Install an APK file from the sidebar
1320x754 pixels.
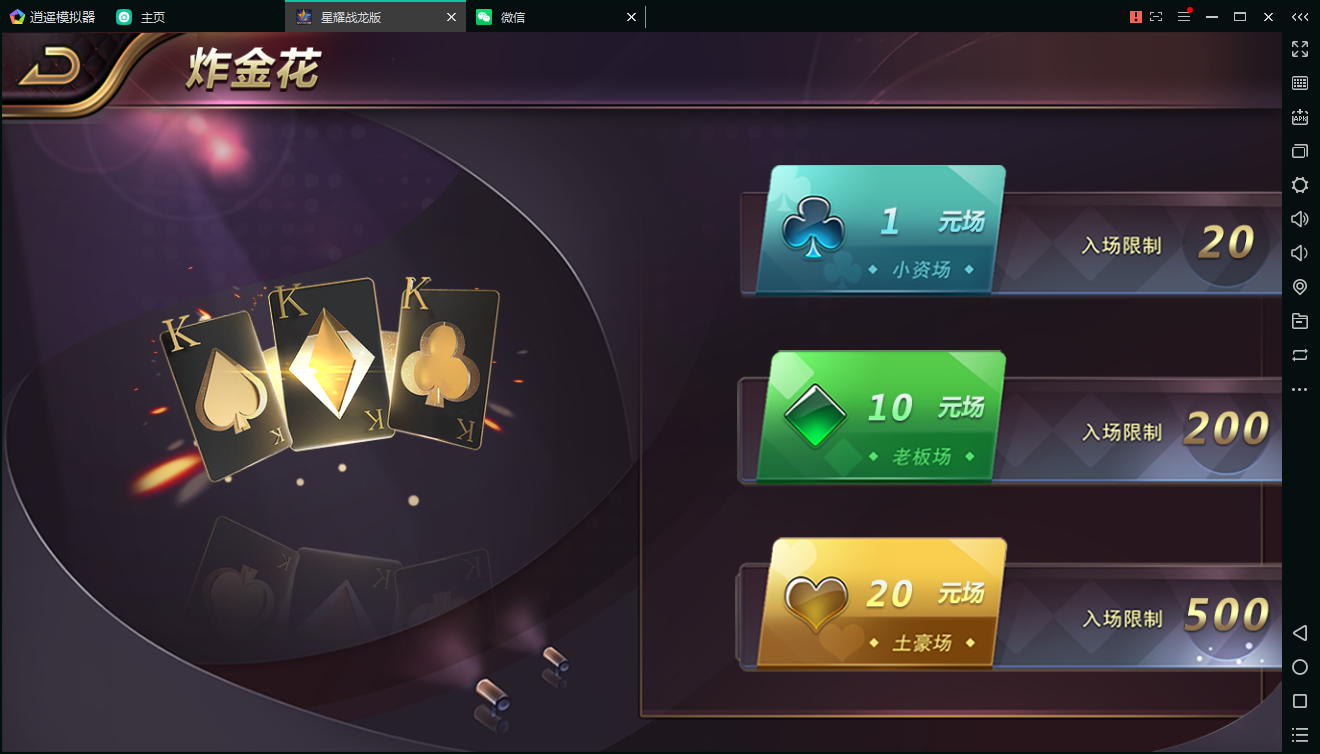[x=1300, y=117]
